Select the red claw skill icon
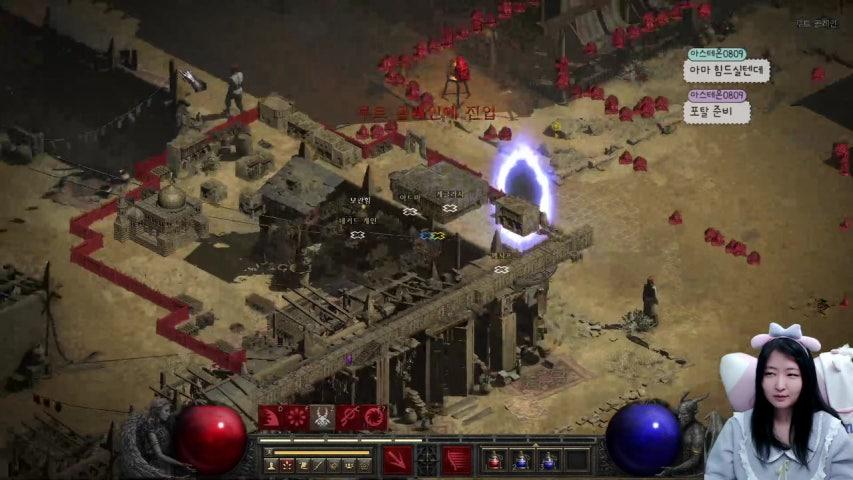 (x=271, y=417)
